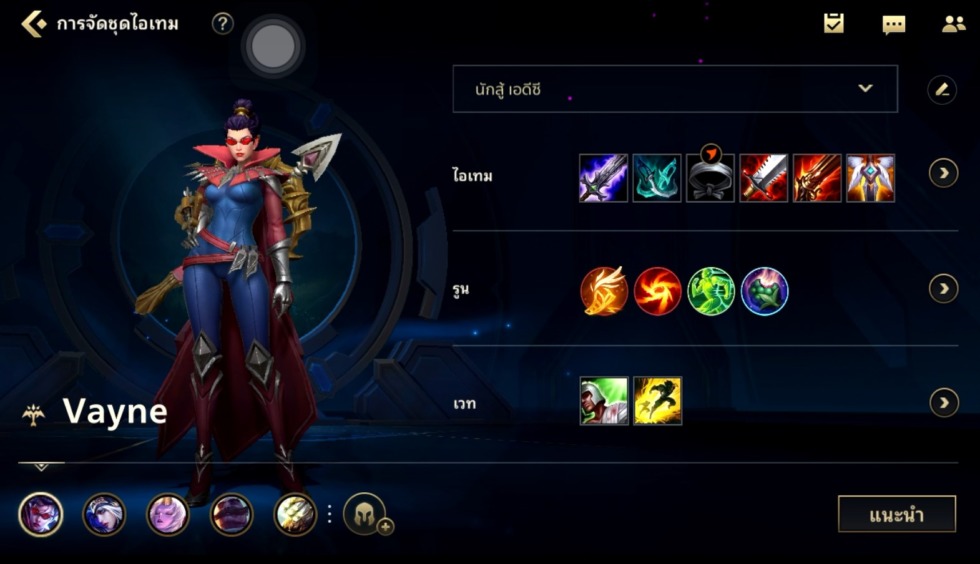The width and height of the screenshot is (980, 564).
Task: Select the purple glowing sword item
Action: click(604, 178)
